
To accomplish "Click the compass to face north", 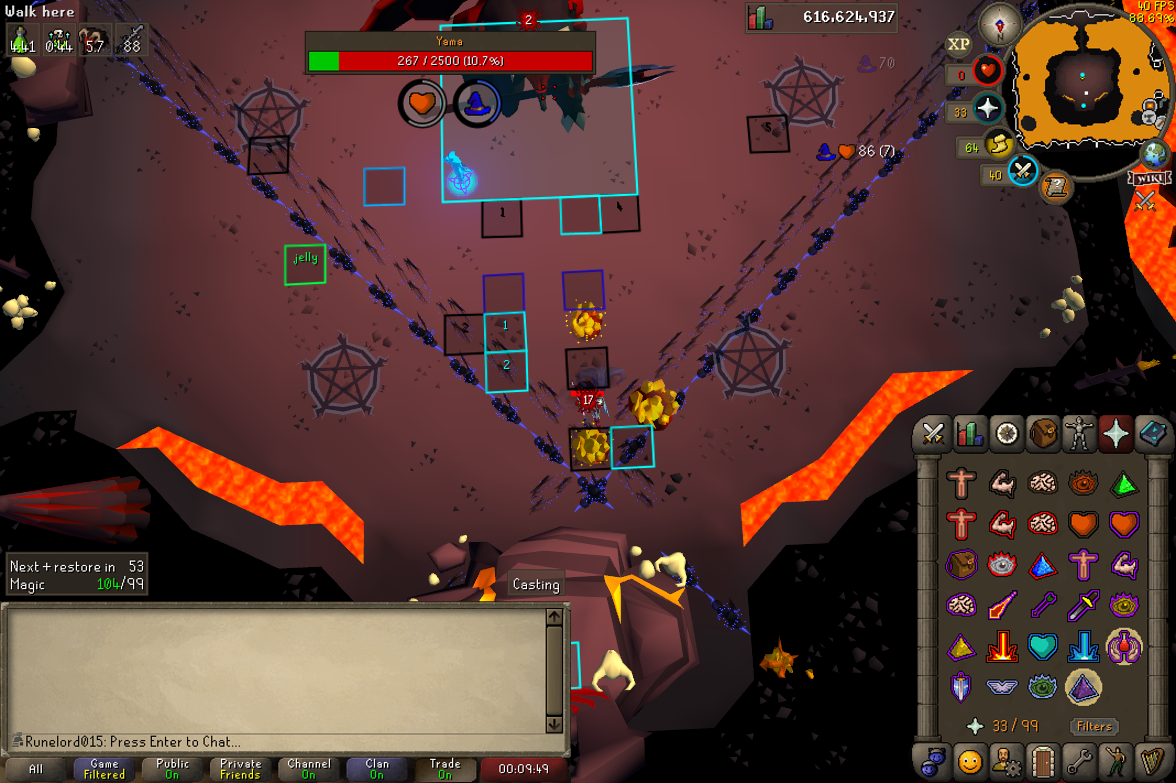I will point(999,23).
